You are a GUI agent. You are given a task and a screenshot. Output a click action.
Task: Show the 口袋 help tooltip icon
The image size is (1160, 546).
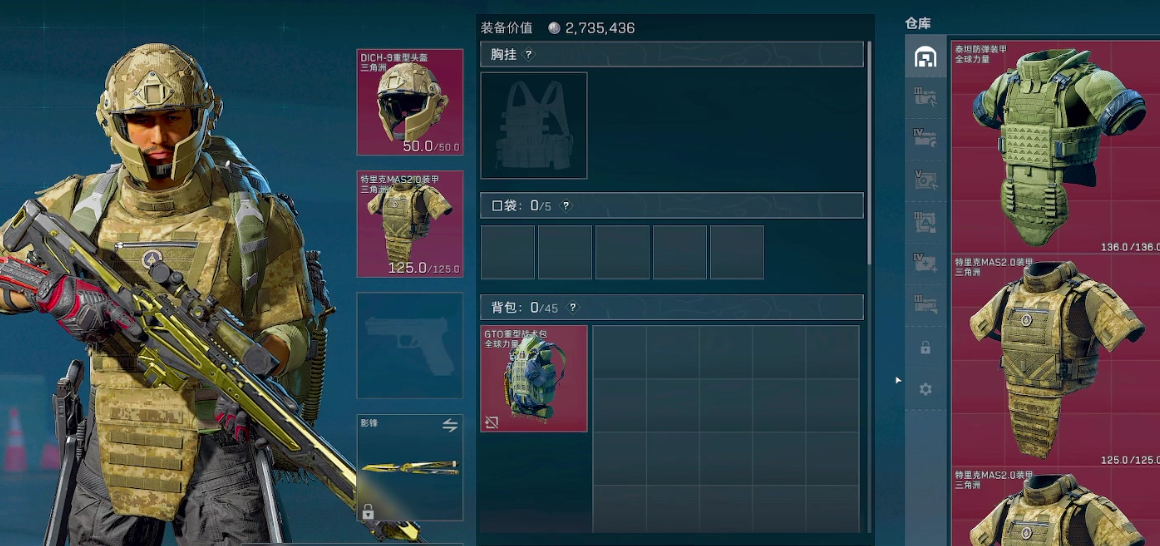click(566, 206)
